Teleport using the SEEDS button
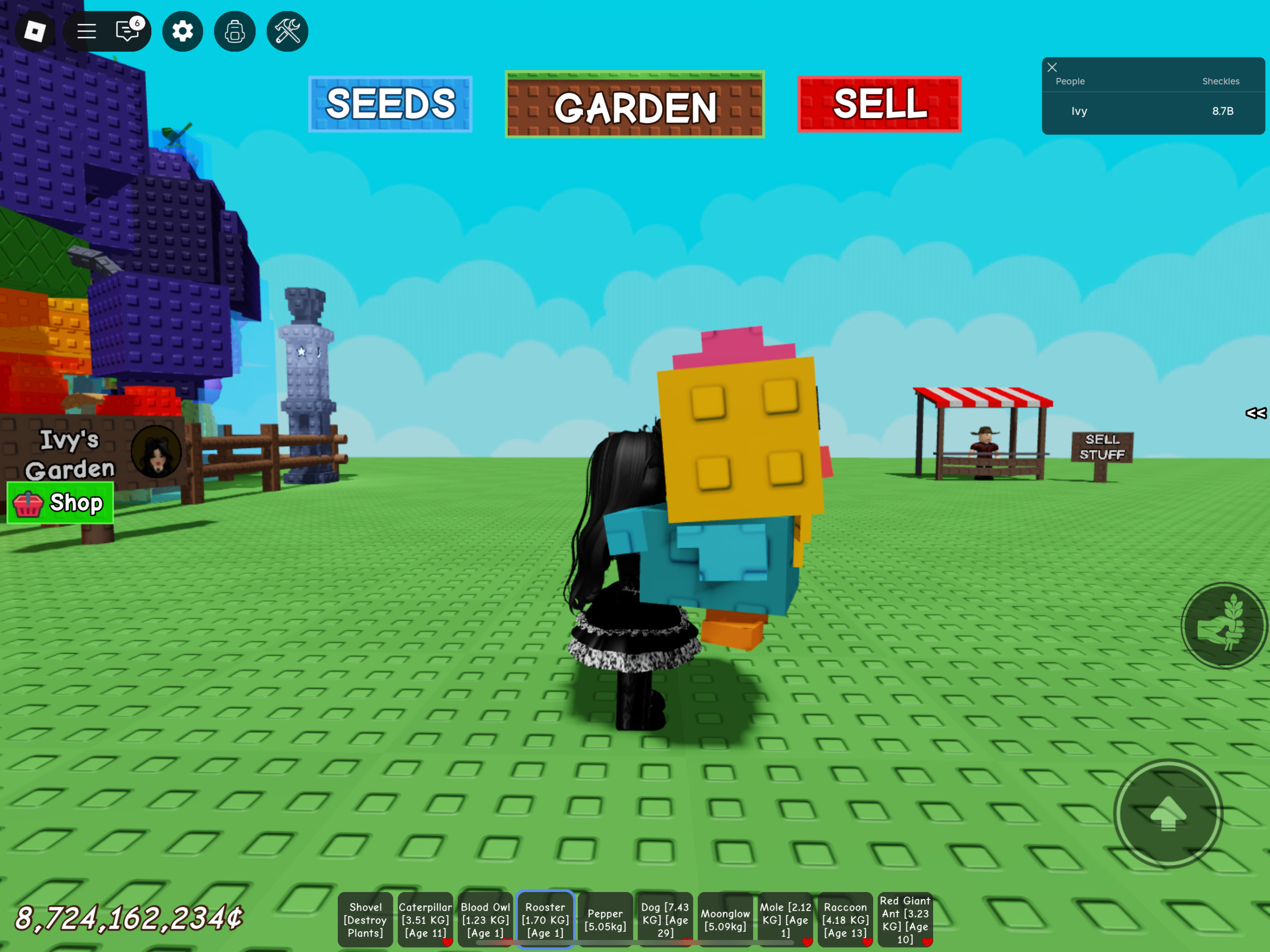This screenshot has height=952, width=1270. click(x=390, y=104)
